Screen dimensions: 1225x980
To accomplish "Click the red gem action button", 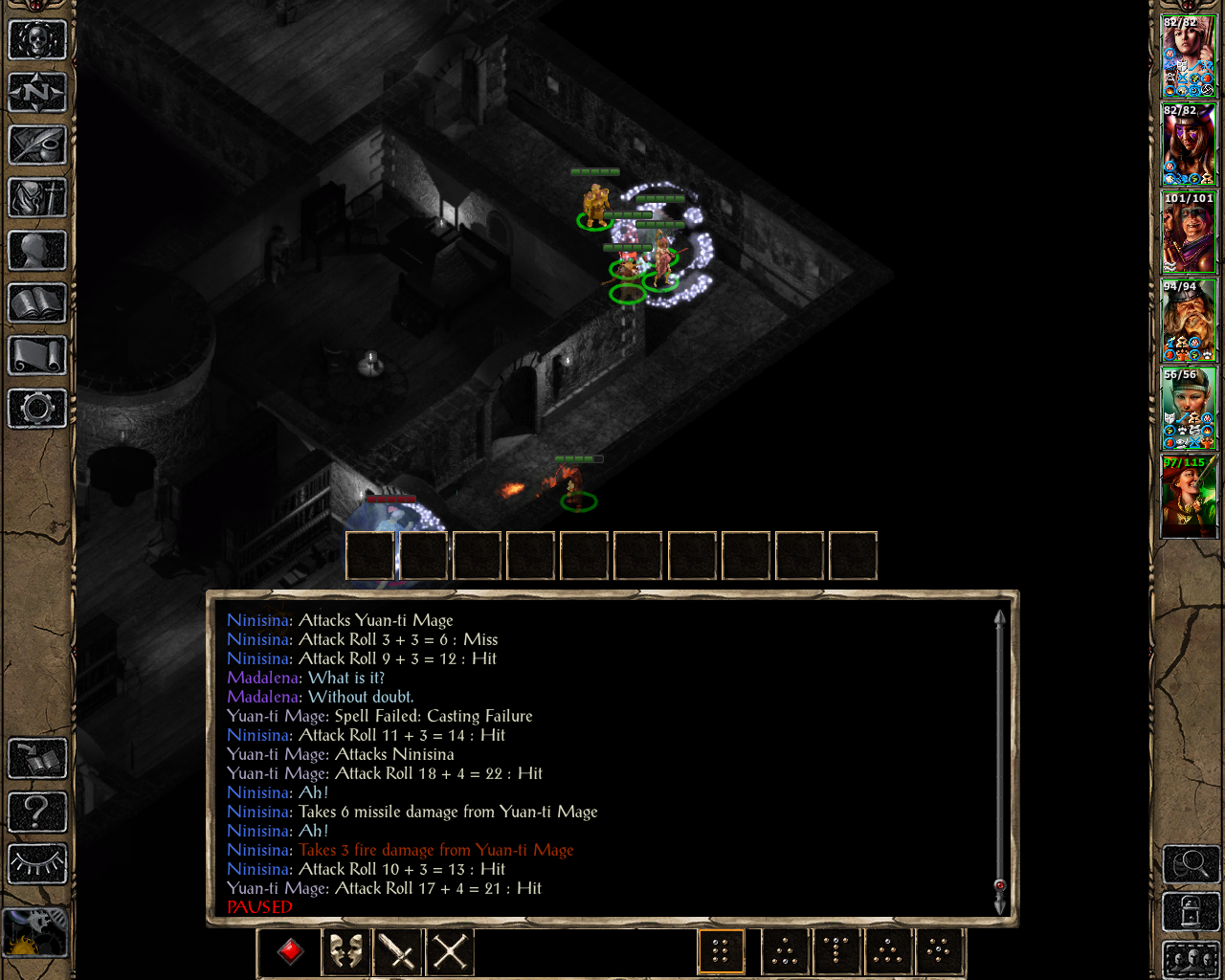I will click(x=291, y=951).
